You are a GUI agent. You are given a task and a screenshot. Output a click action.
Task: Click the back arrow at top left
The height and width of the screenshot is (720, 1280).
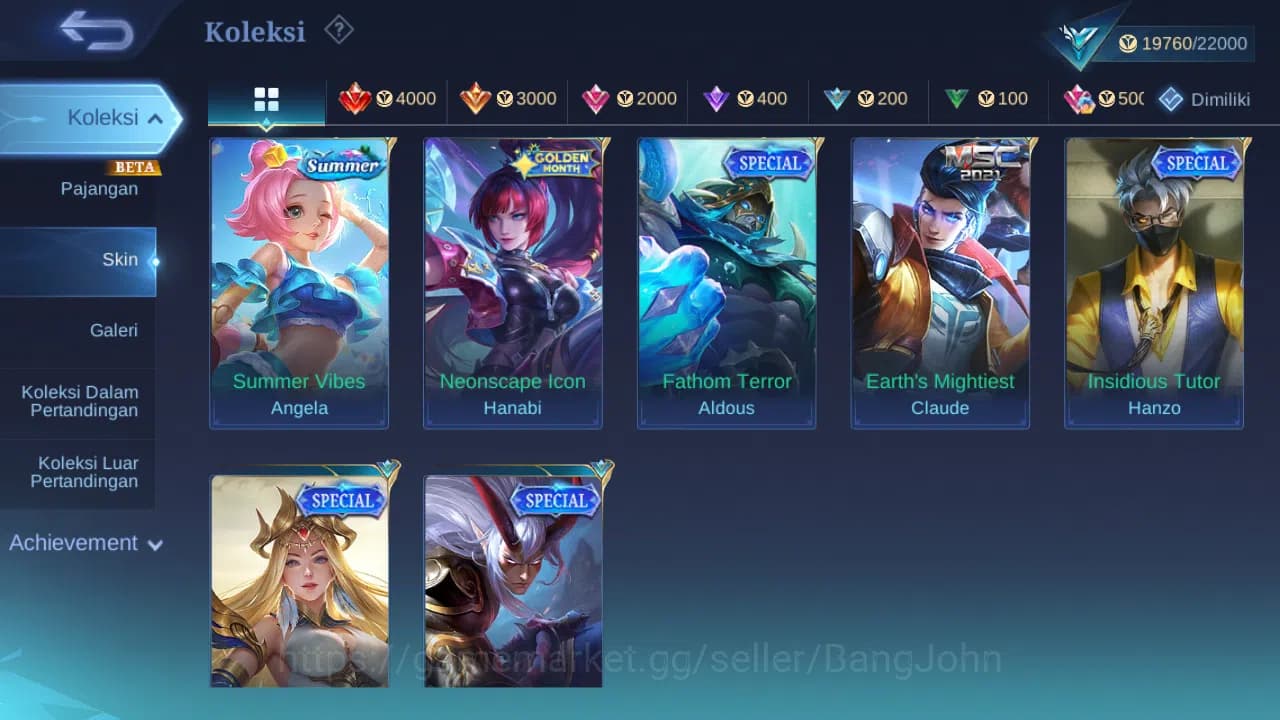pyautogui.click(x=91, y=31)
